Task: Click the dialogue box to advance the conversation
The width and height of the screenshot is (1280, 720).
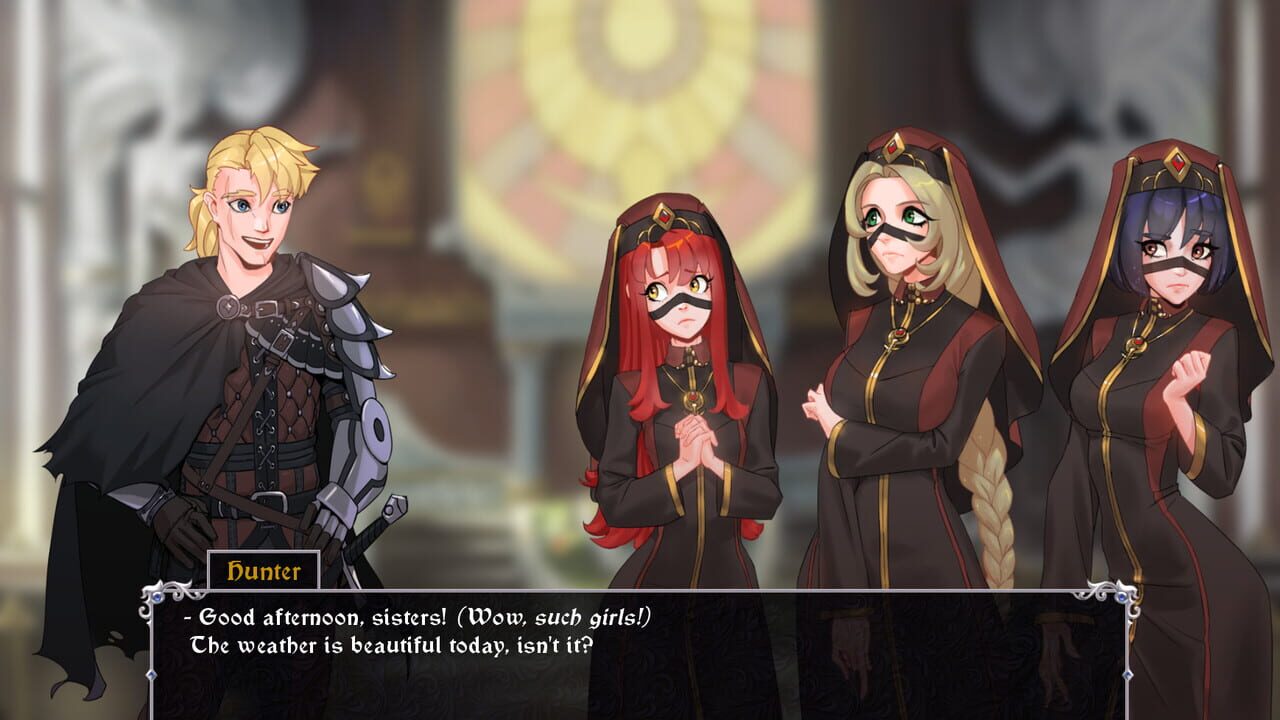Action: [640, 655]
